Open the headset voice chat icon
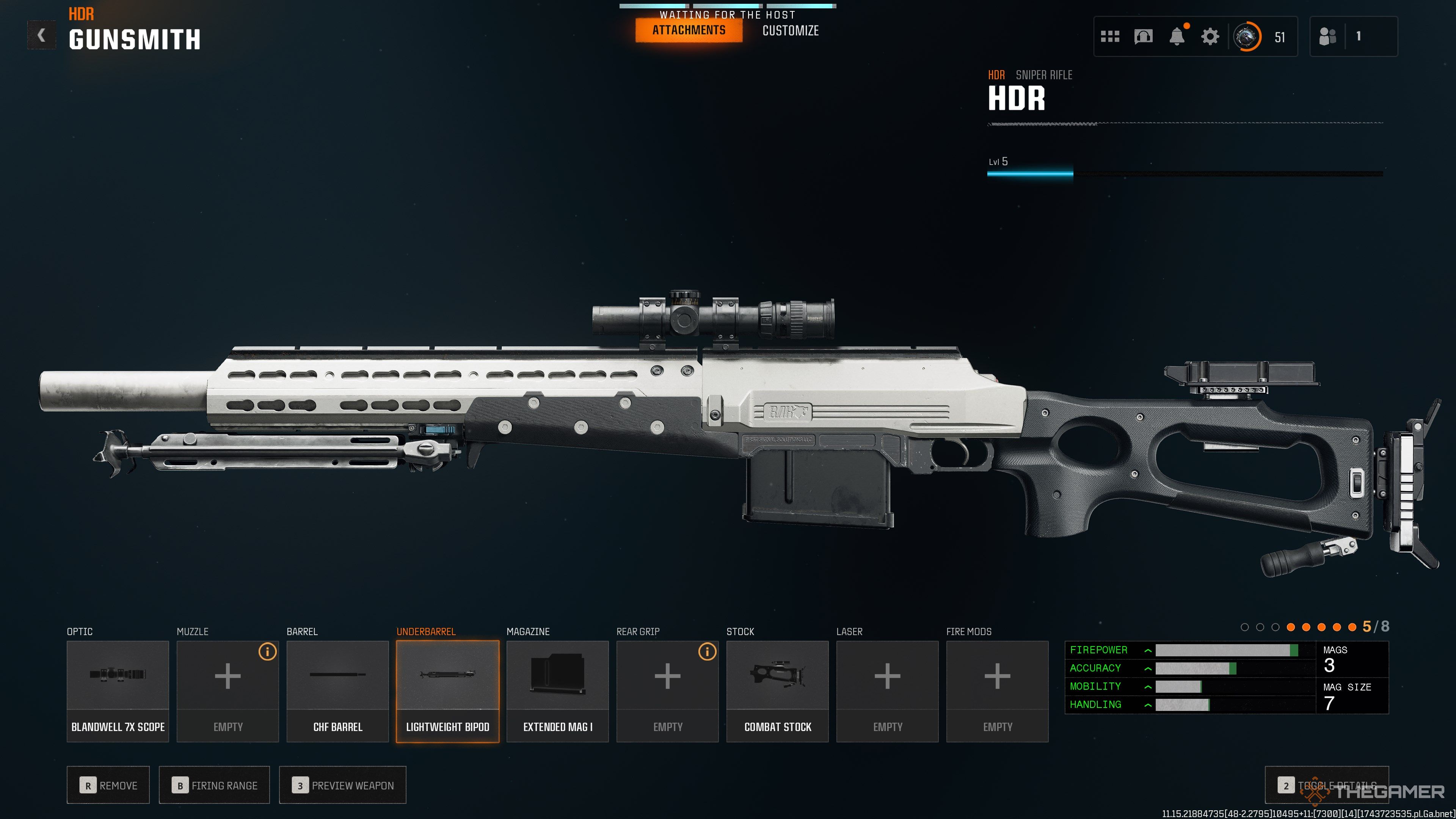 1143,37
